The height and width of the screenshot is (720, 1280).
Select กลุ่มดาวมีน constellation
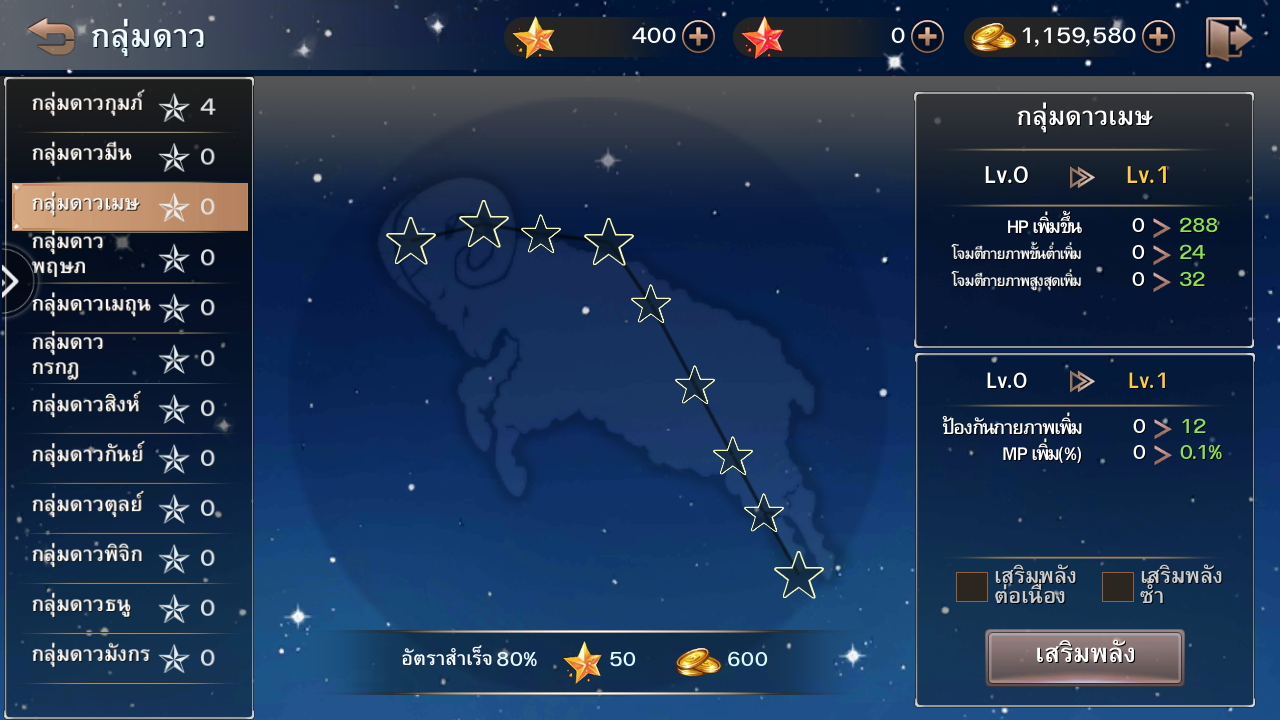129,156
